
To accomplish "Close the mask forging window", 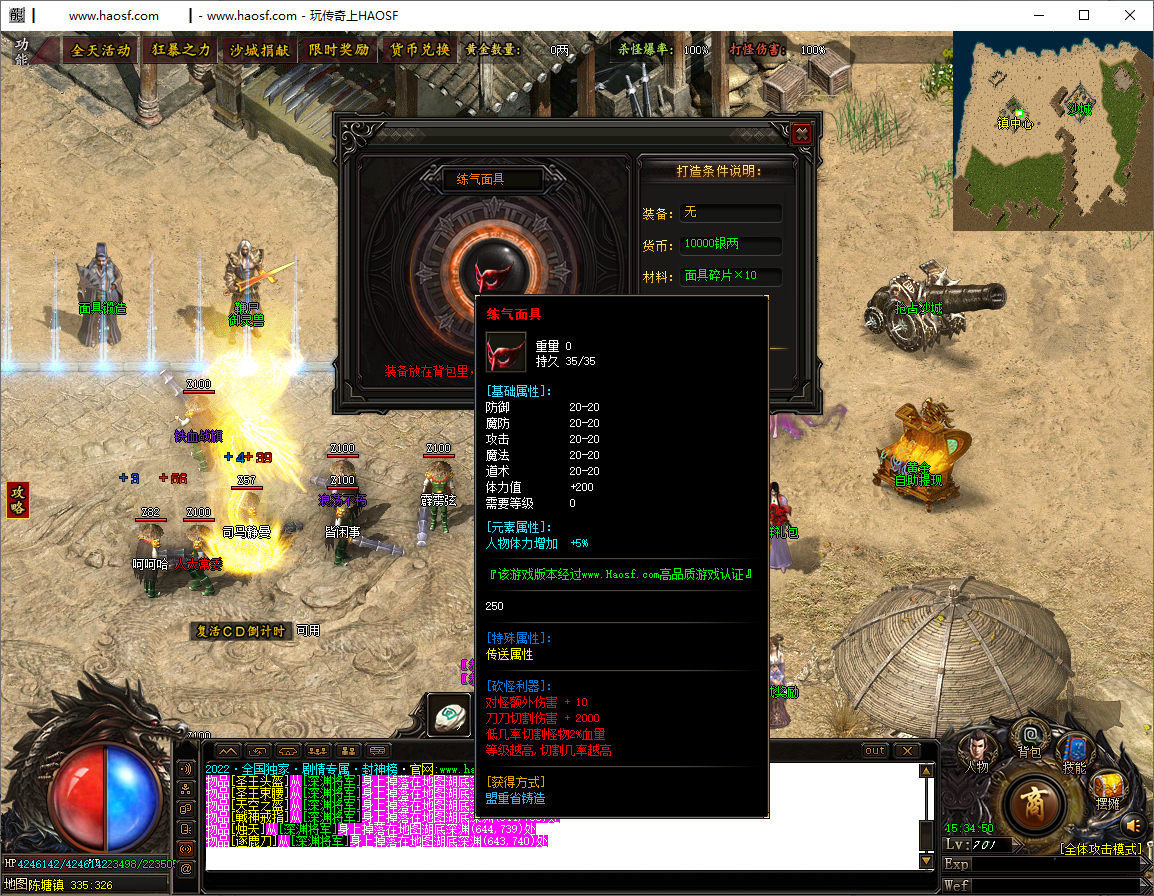I will click(x=800, y=134).
